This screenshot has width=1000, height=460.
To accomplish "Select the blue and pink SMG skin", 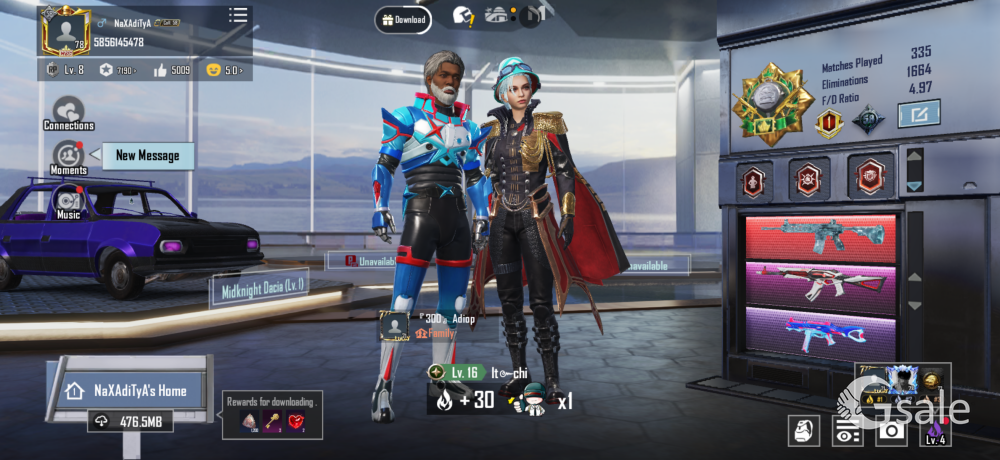I will [x=820, y=333].
